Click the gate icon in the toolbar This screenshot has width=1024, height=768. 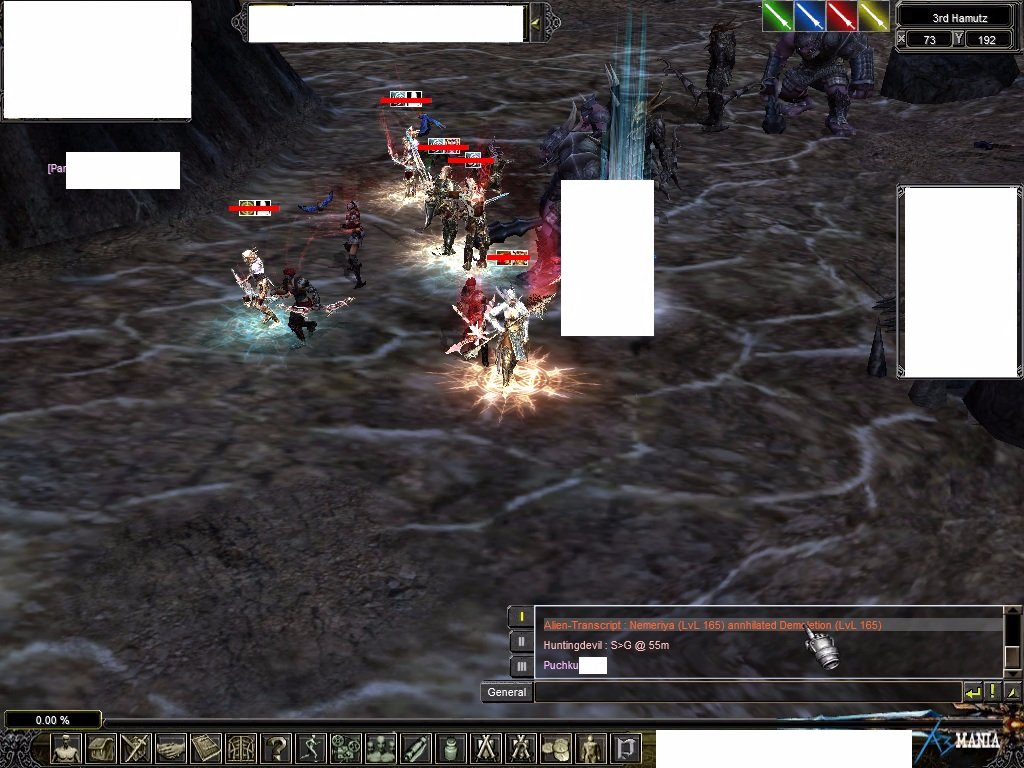(x=626, y=748)
